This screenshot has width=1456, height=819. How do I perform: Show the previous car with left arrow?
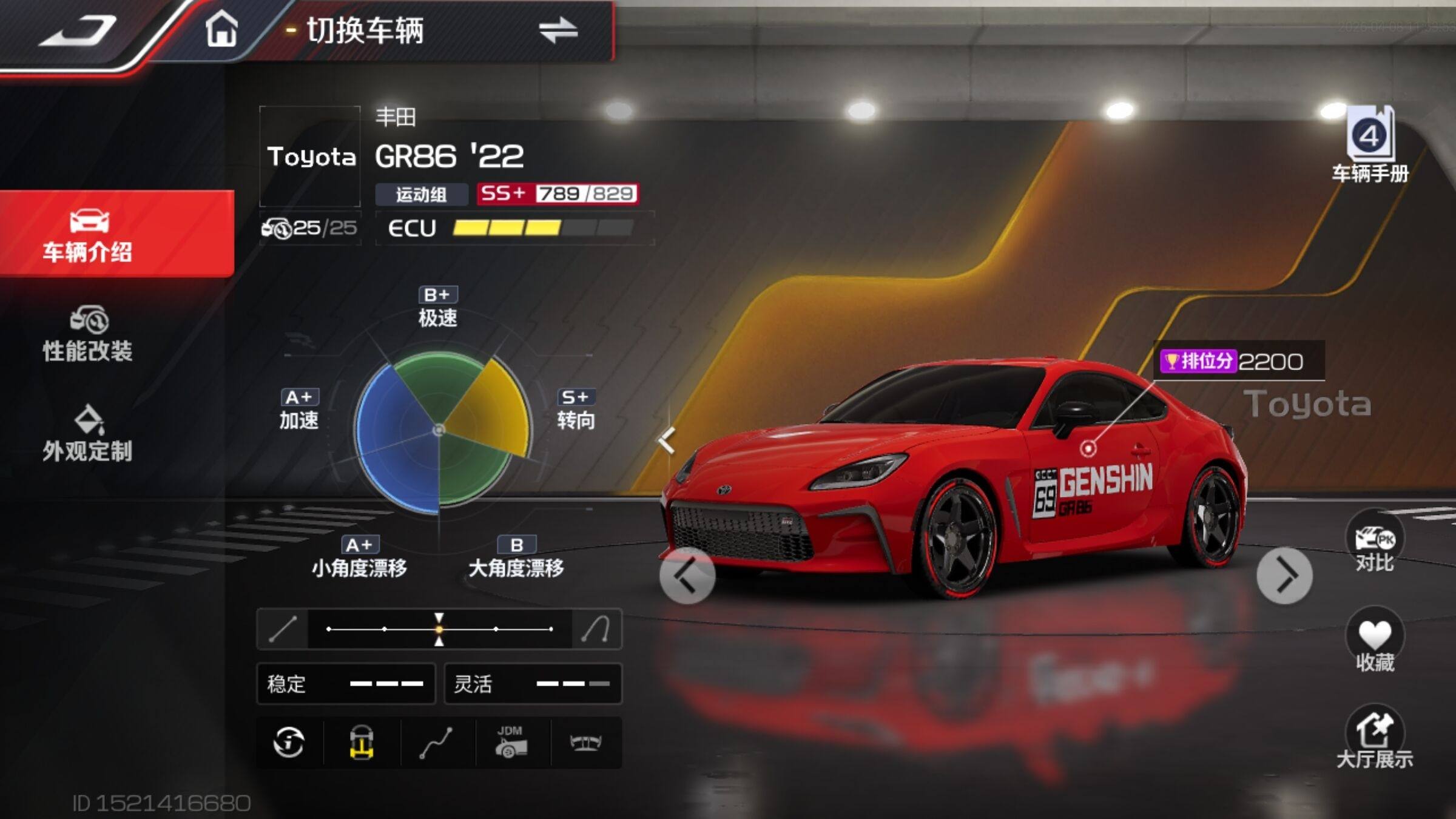click(687, 576)
